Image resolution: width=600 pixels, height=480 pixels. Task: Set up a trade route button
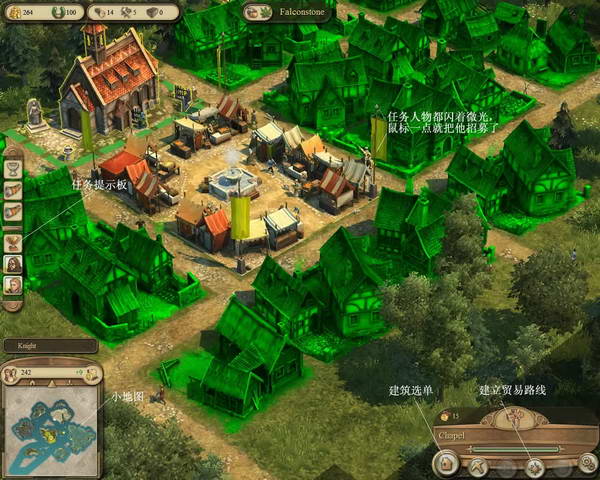(x=535, y=466)
